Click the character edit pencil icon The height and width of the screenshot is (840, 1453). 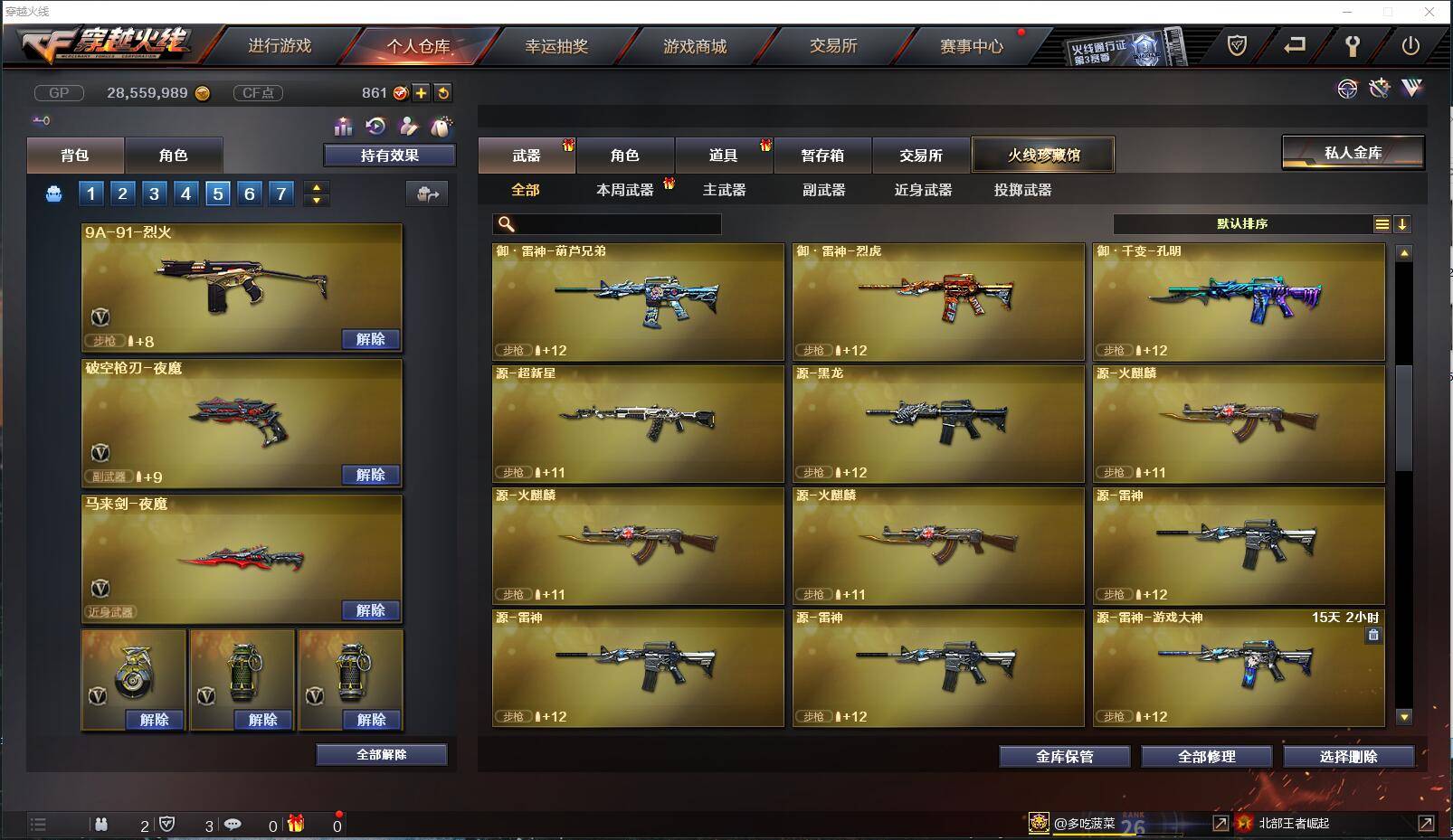click(x=409, y=127)
